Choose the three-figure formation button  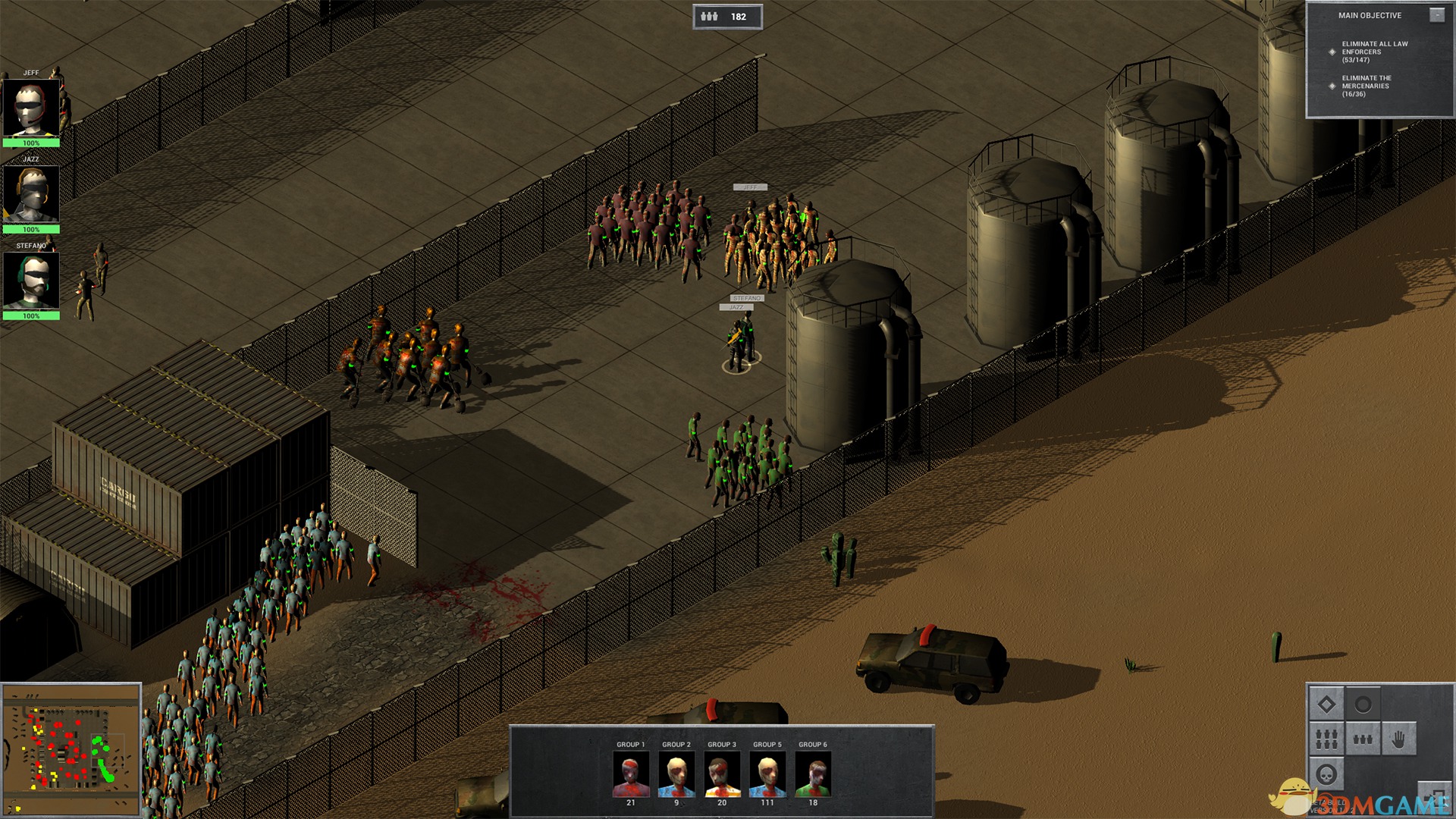click(x=1363, y=739)
